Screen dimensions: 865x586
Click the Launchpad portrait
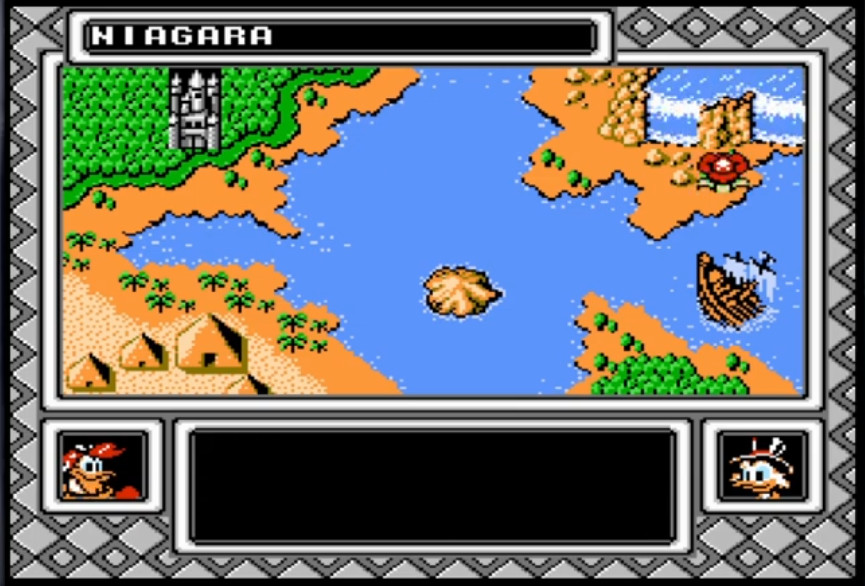click(102, 466)
